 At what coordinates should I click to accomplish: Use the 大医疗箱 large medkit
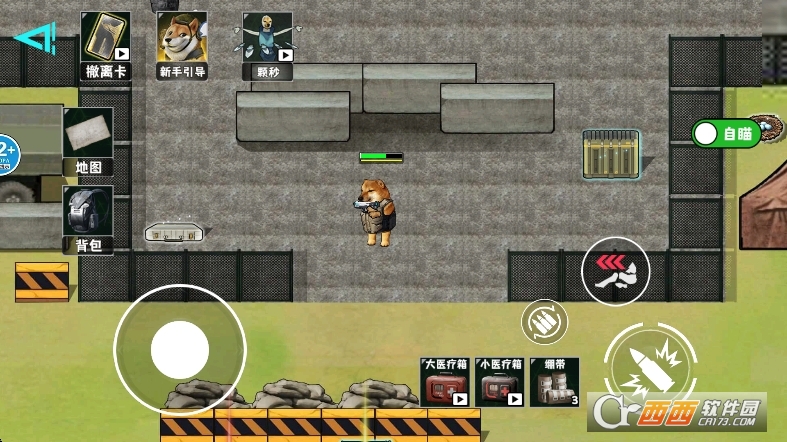445,382
